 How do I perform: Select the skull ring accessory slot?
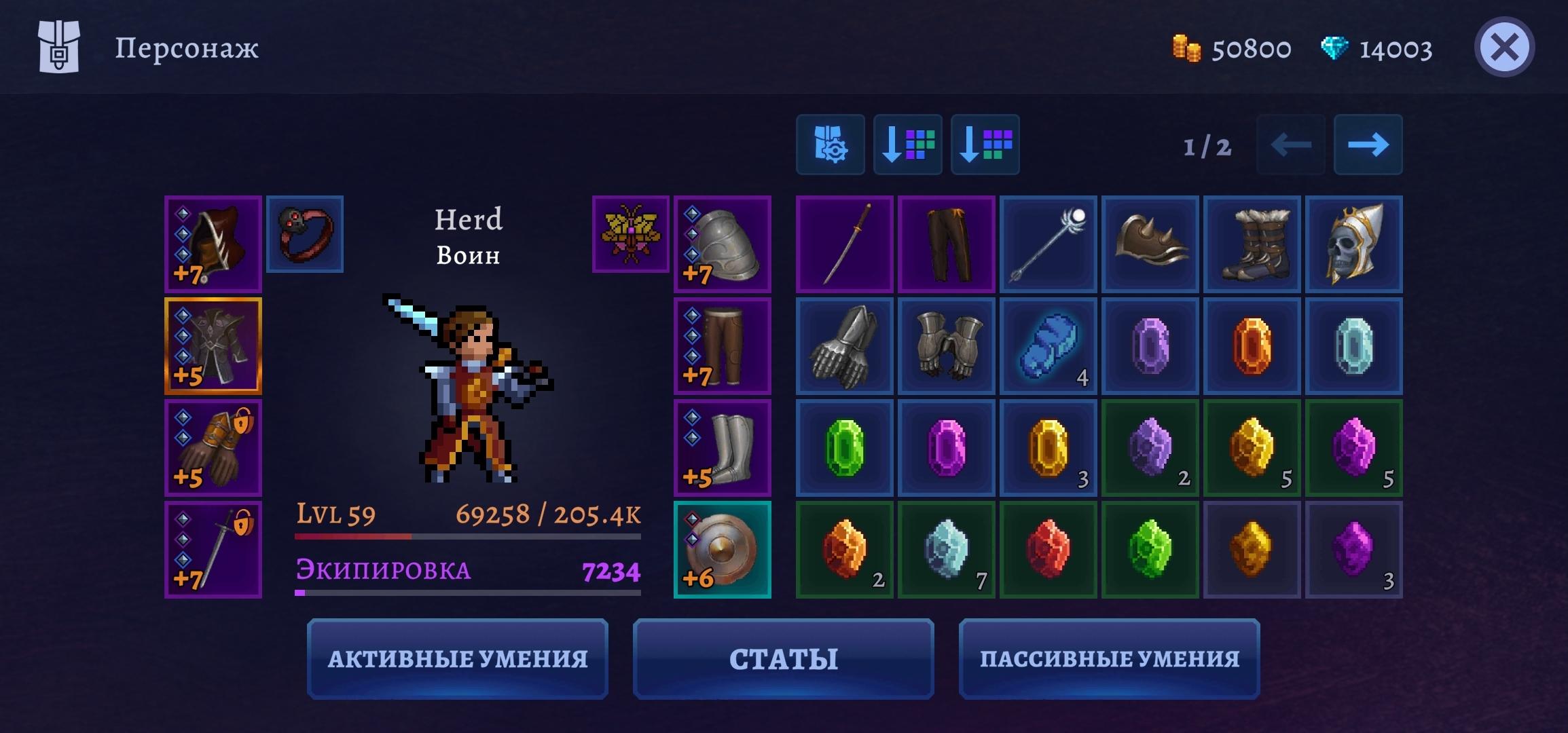305,233
